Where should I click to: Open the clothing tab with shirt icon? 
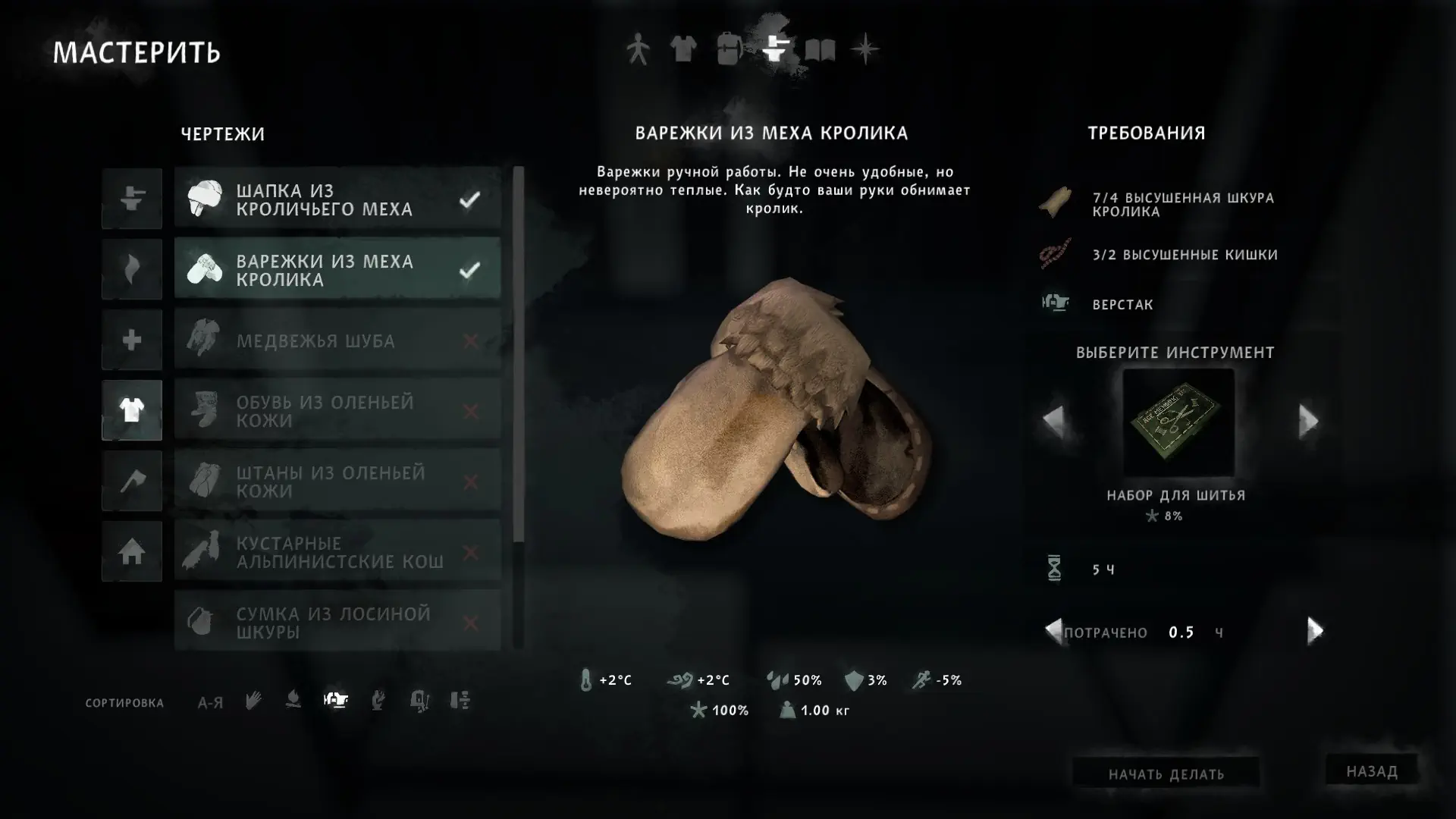click(683, 49)
